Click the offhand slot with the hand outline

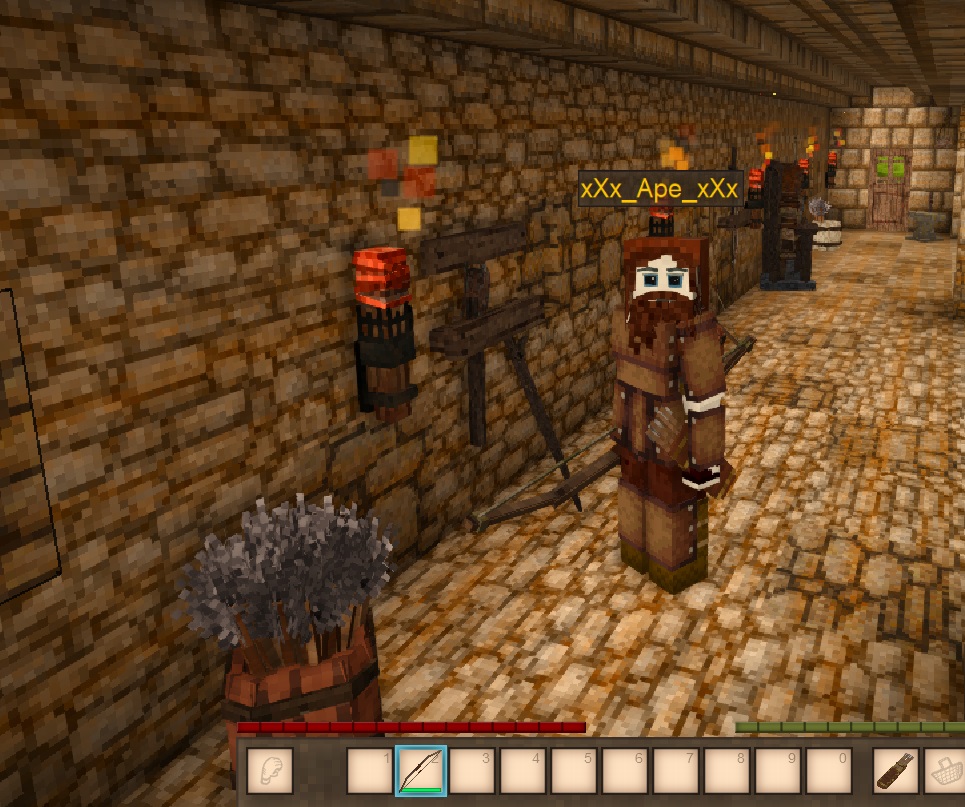(x=269, y=771)
